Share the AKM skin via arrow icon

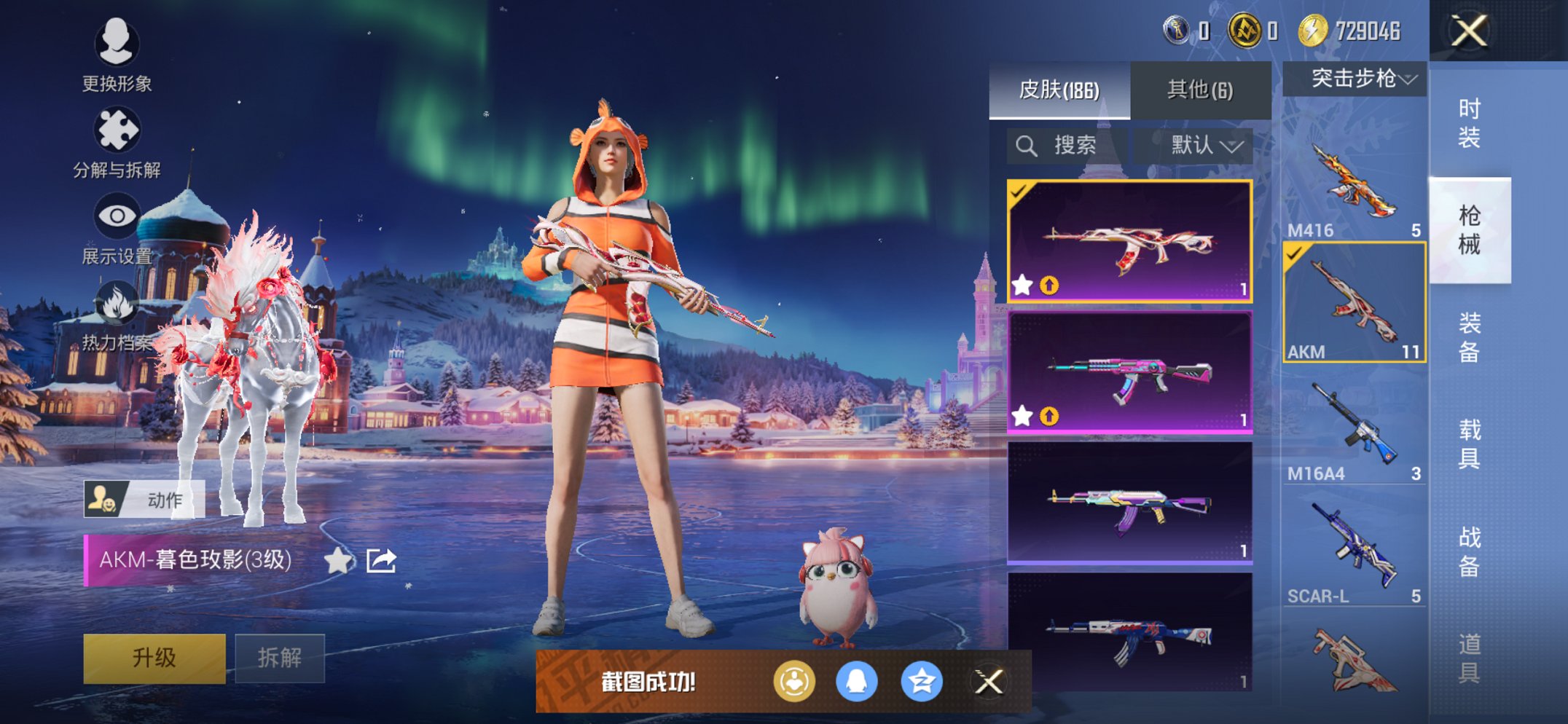tap(381, 560)
